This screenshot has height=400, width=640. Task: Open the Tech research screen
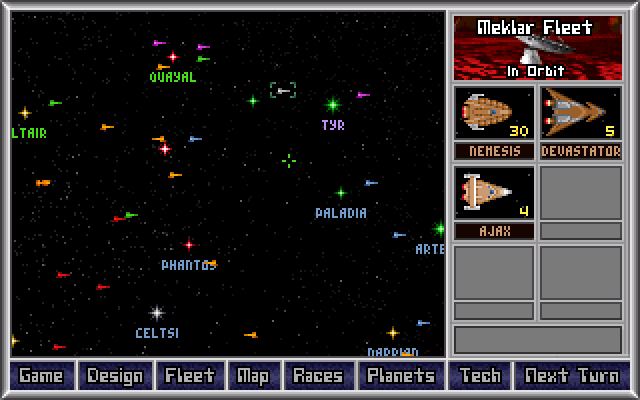[480, 376]
